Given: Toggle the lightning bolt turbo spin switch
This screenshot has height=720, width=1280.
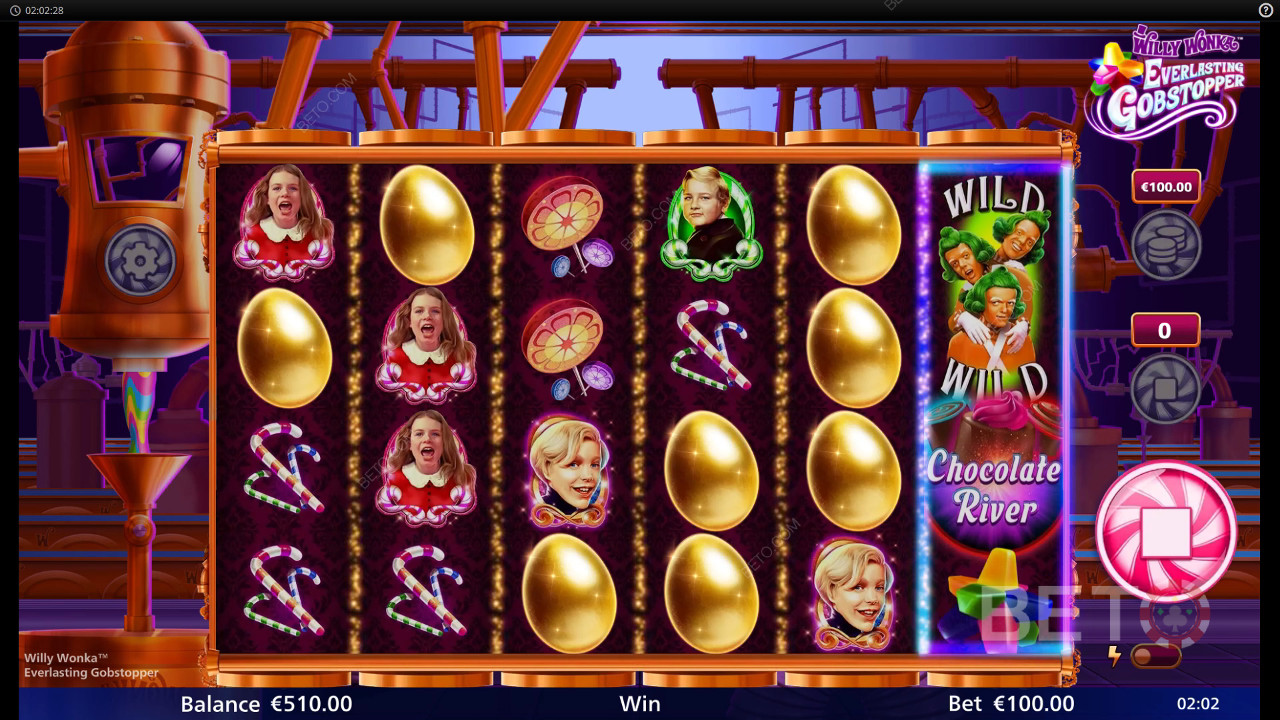Looking at the screenshot, I should pos(1155,656).
